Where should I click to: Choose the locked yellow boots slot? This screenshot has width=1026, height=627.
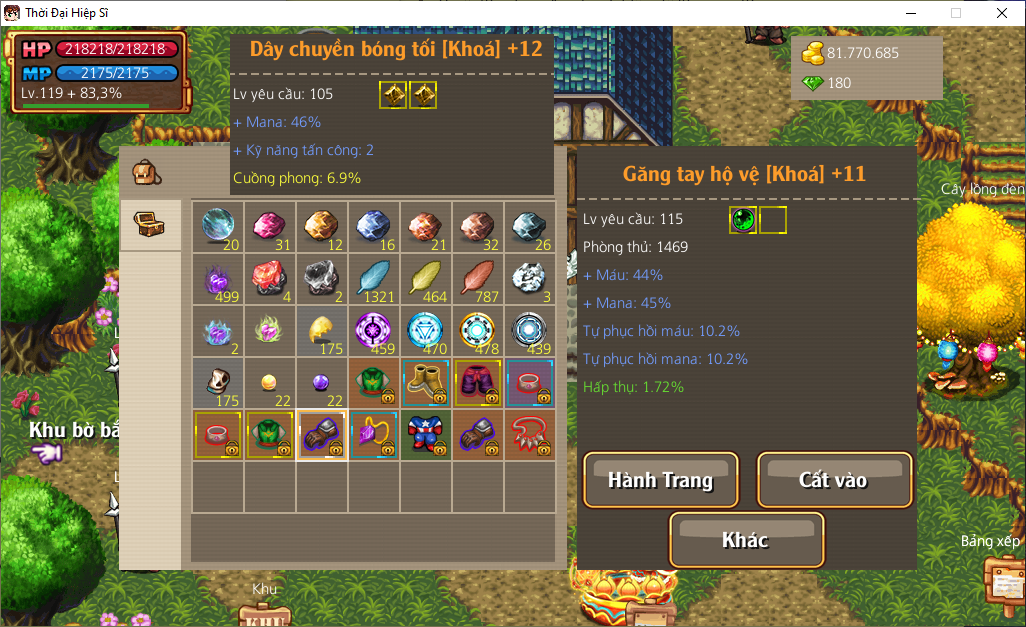click(x=426, y=382)
